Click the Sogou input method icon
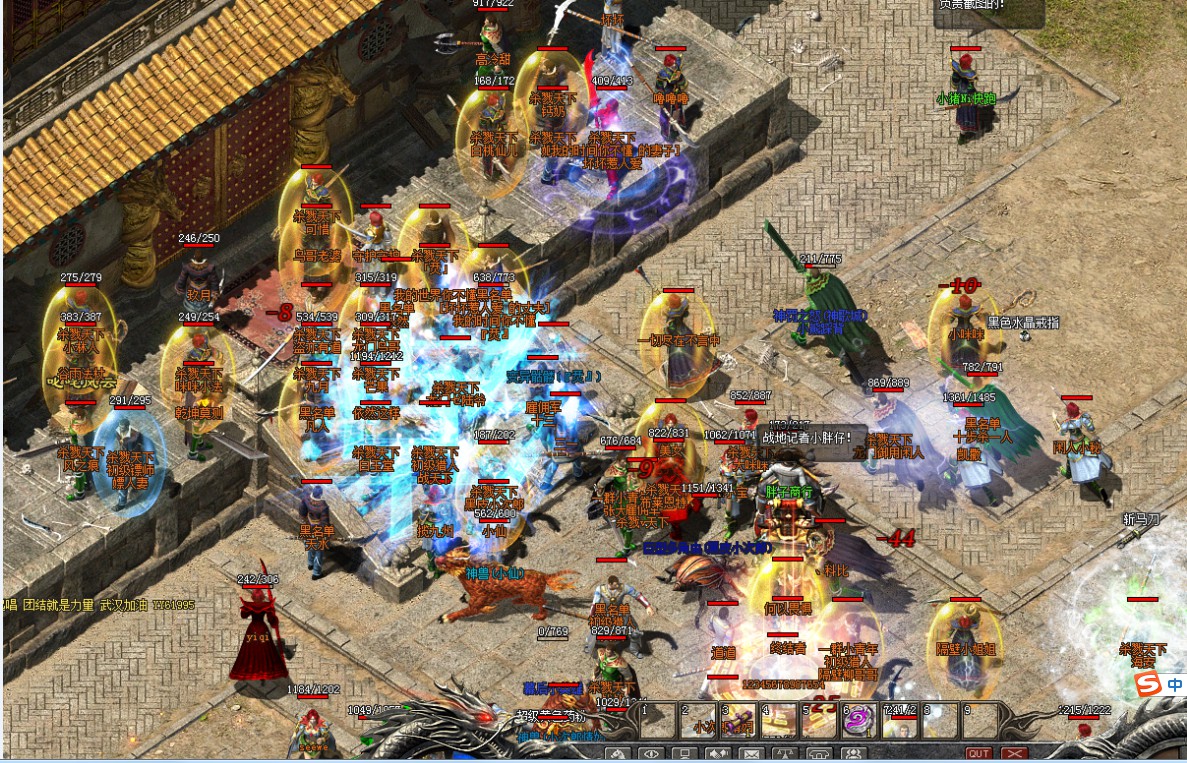Image resolution: width=1187 pixels, height=763 pixels. click(x=1149, y=684)
